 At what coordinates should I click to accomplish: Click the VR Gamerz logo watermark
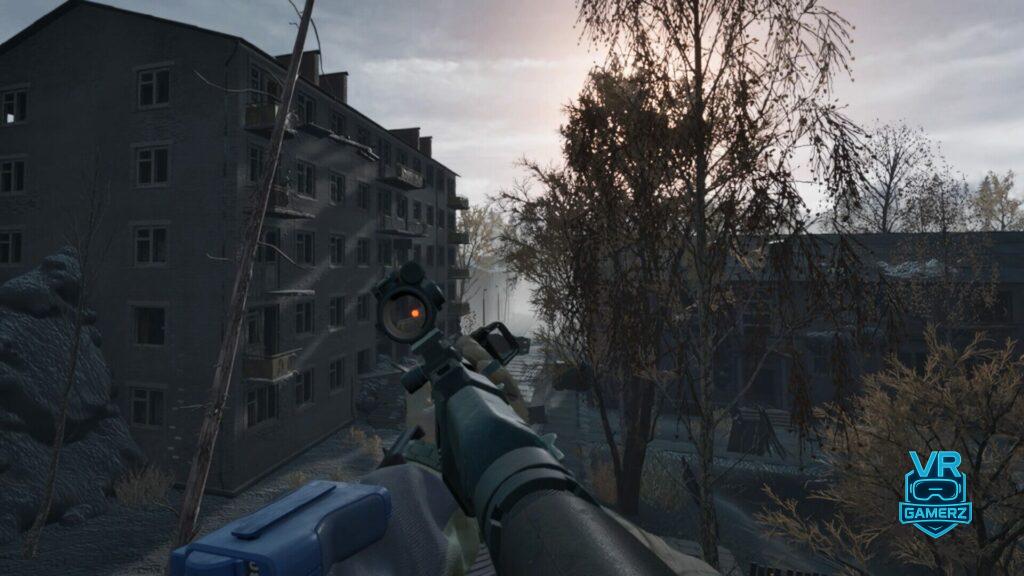pyautogui.click(x=934, y=494)
